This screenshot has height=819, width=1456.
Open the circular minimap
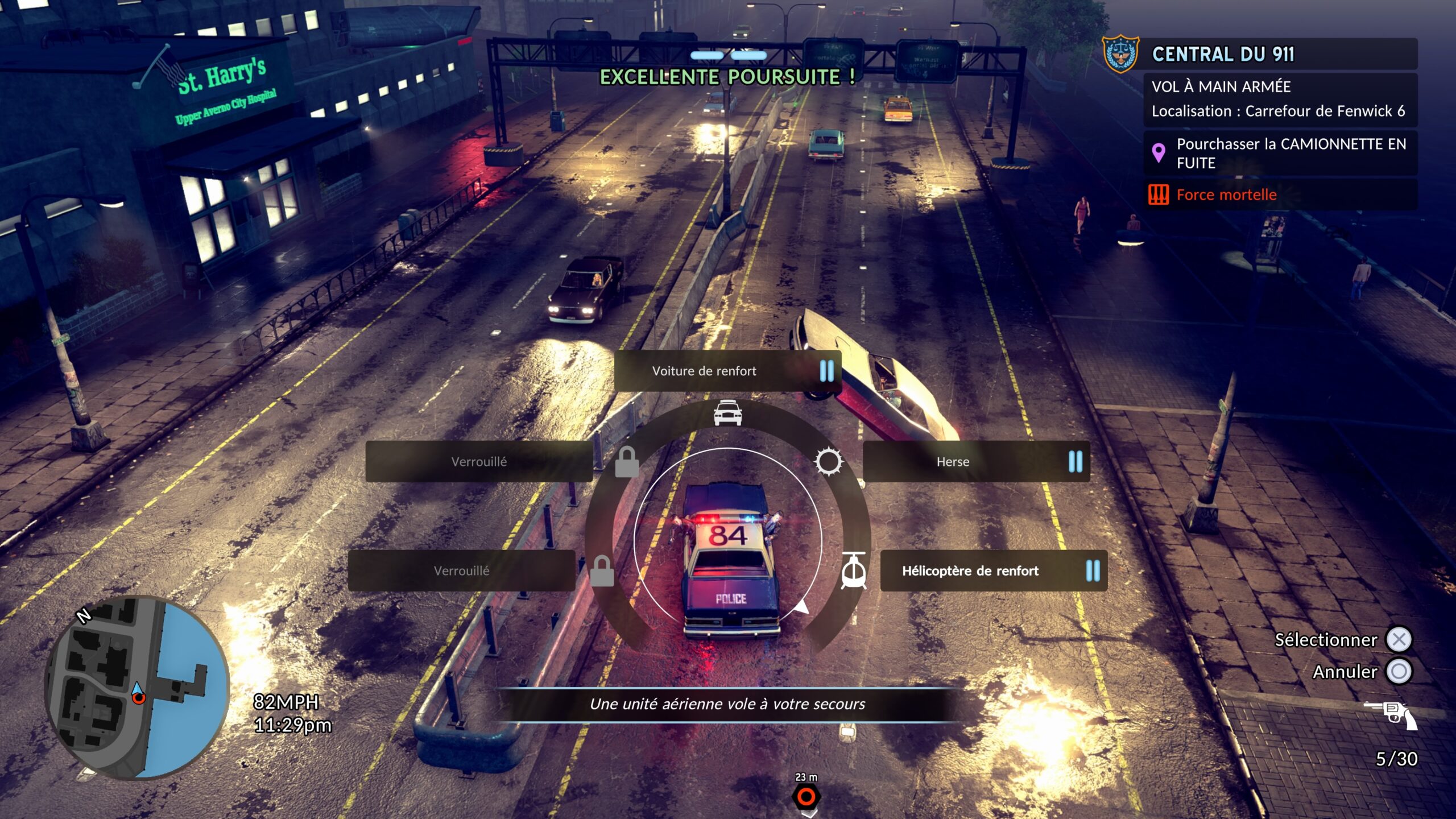pyautogui.click(x=137, y=687)
